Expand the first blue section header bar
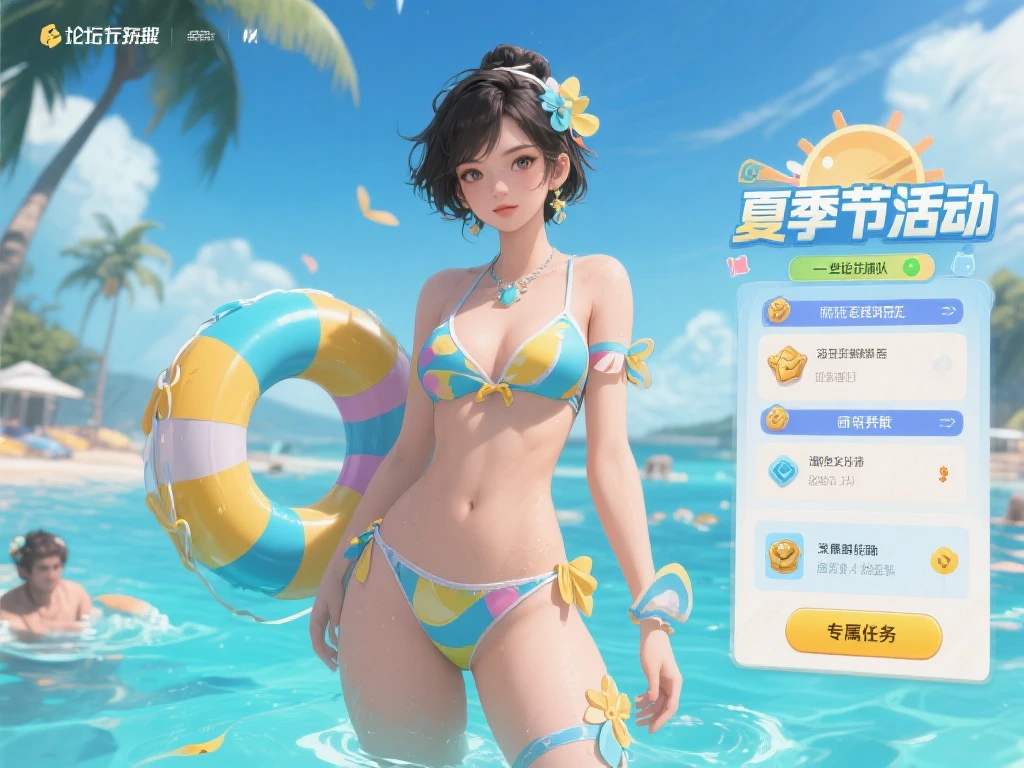This screenshot has width=1024, height=768. [862, 312]
